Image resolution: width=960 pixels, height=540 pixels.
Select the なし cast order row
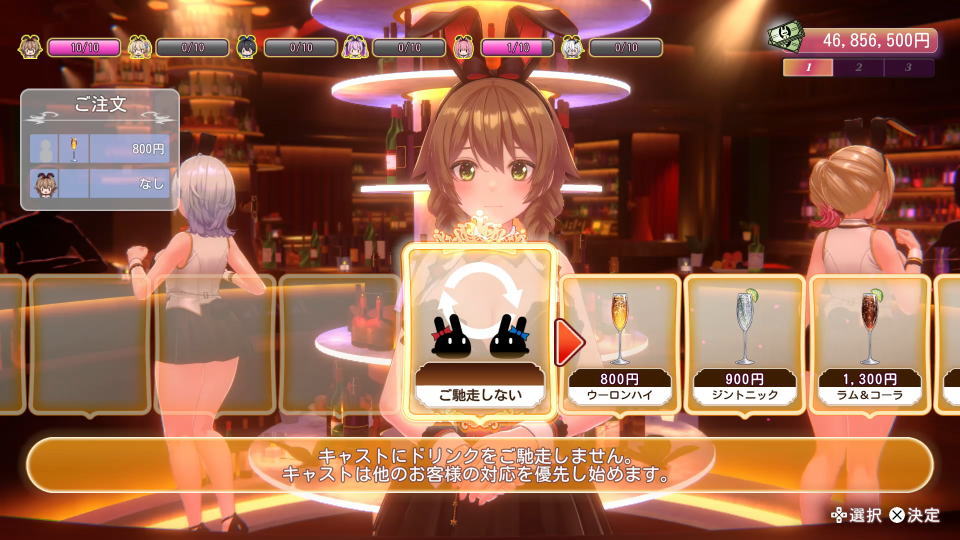100,184
